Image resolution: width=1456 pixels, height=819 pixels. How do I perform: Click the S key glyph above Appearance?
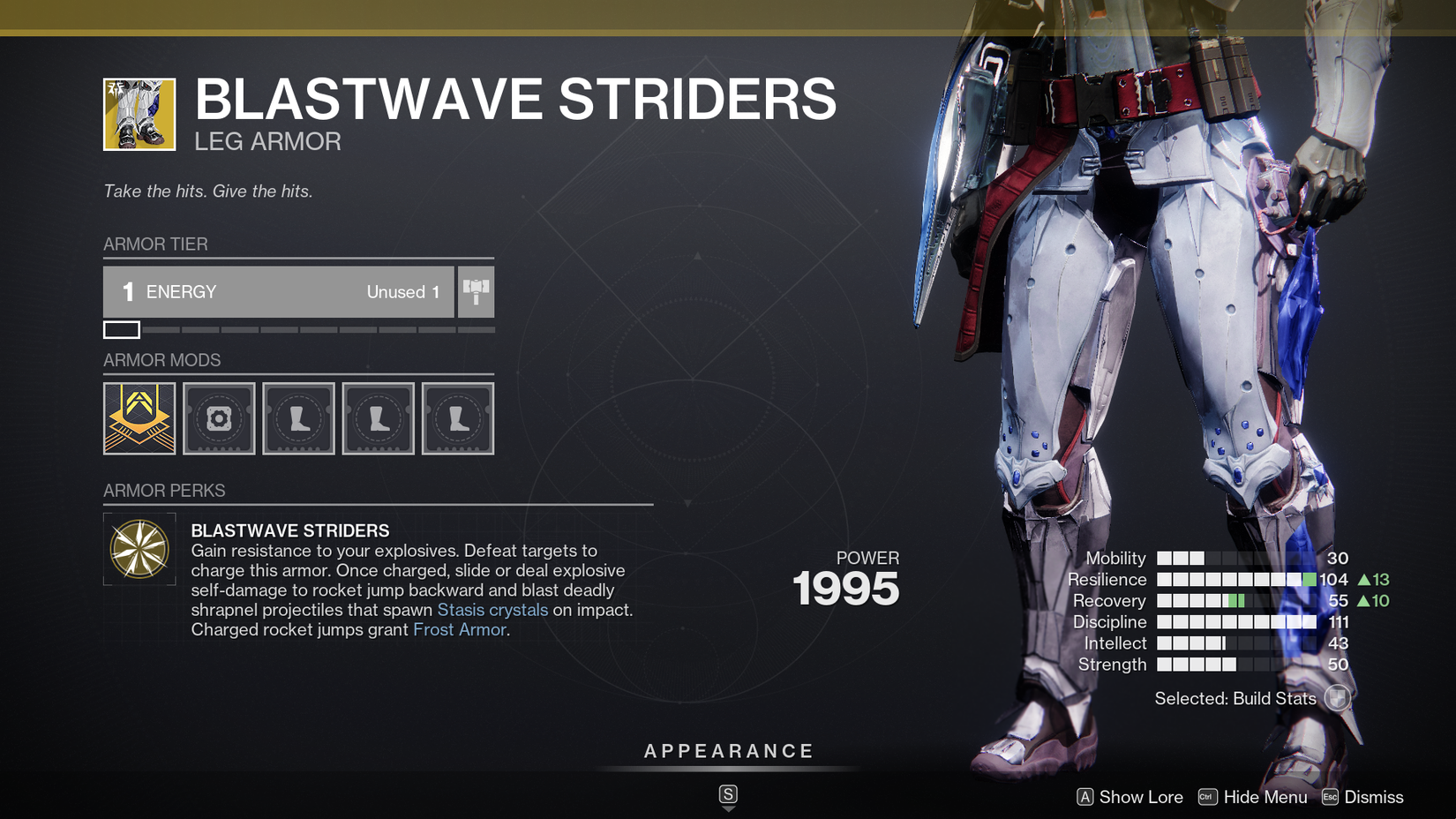pyautogui.click(x=728, y=793)
